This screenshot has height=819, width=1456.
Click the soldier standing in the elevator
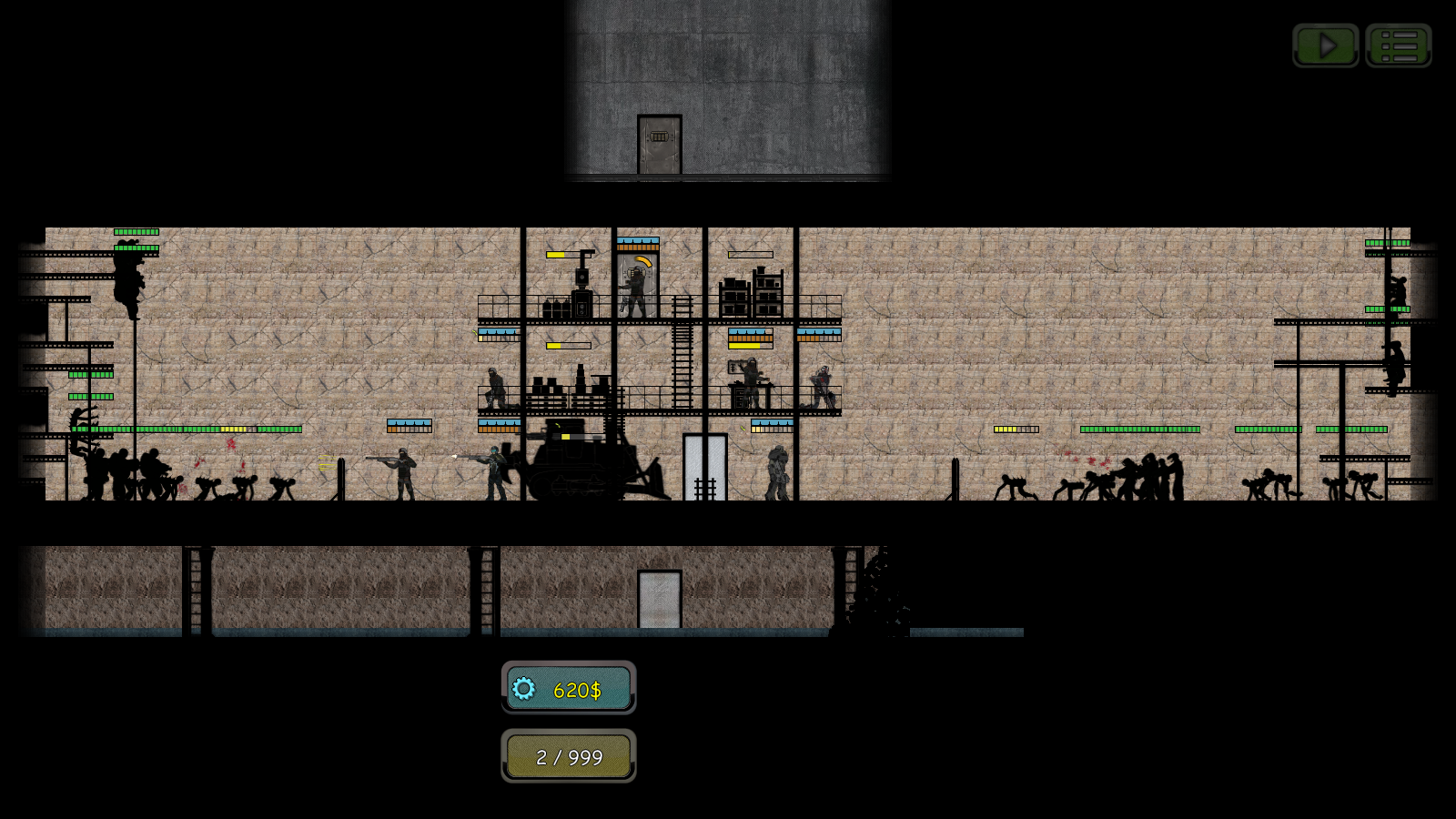[634, 287]
